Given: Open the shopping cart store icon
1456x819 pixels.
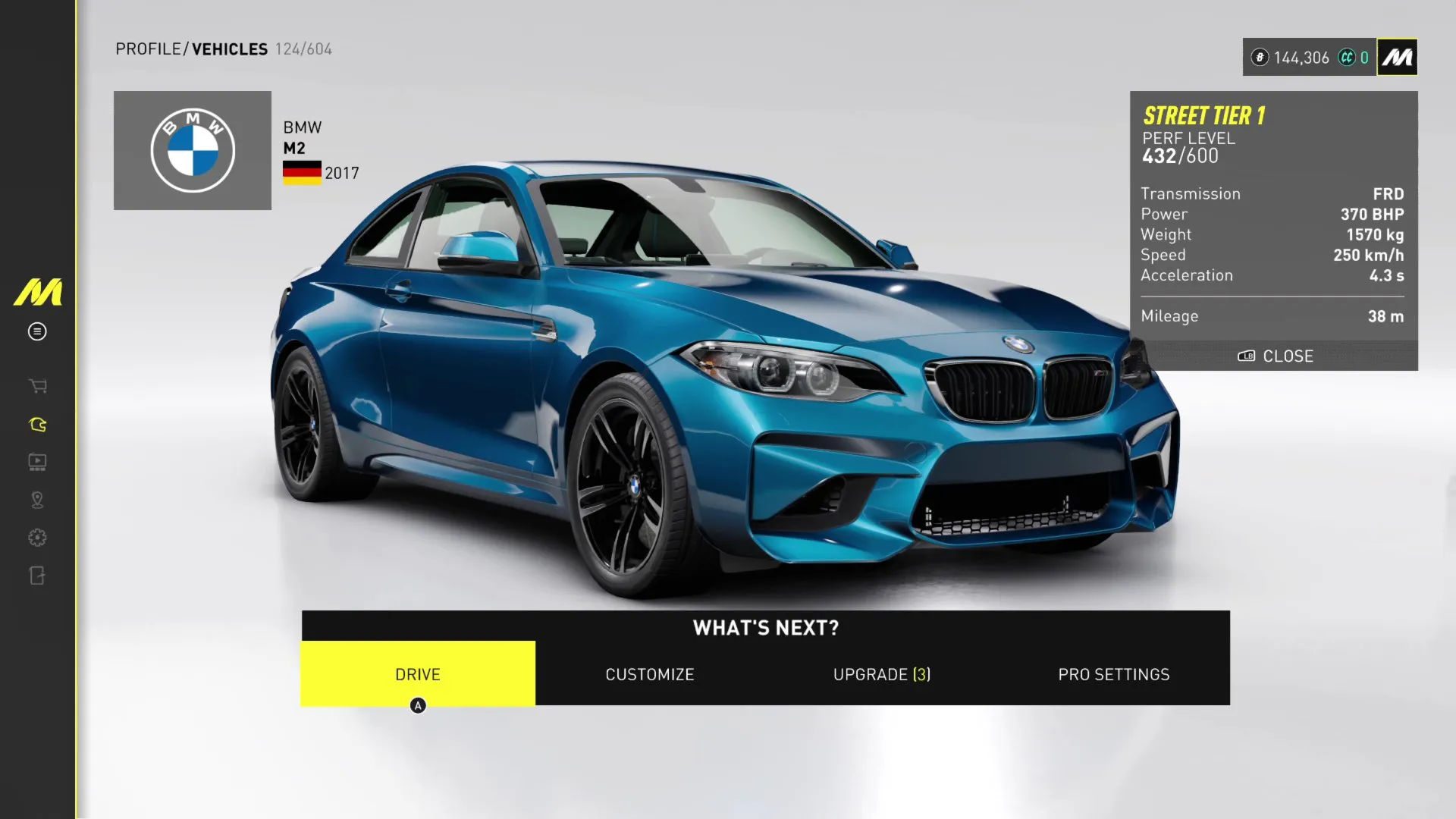Looking at the screenshot, I should click(36, 387).
